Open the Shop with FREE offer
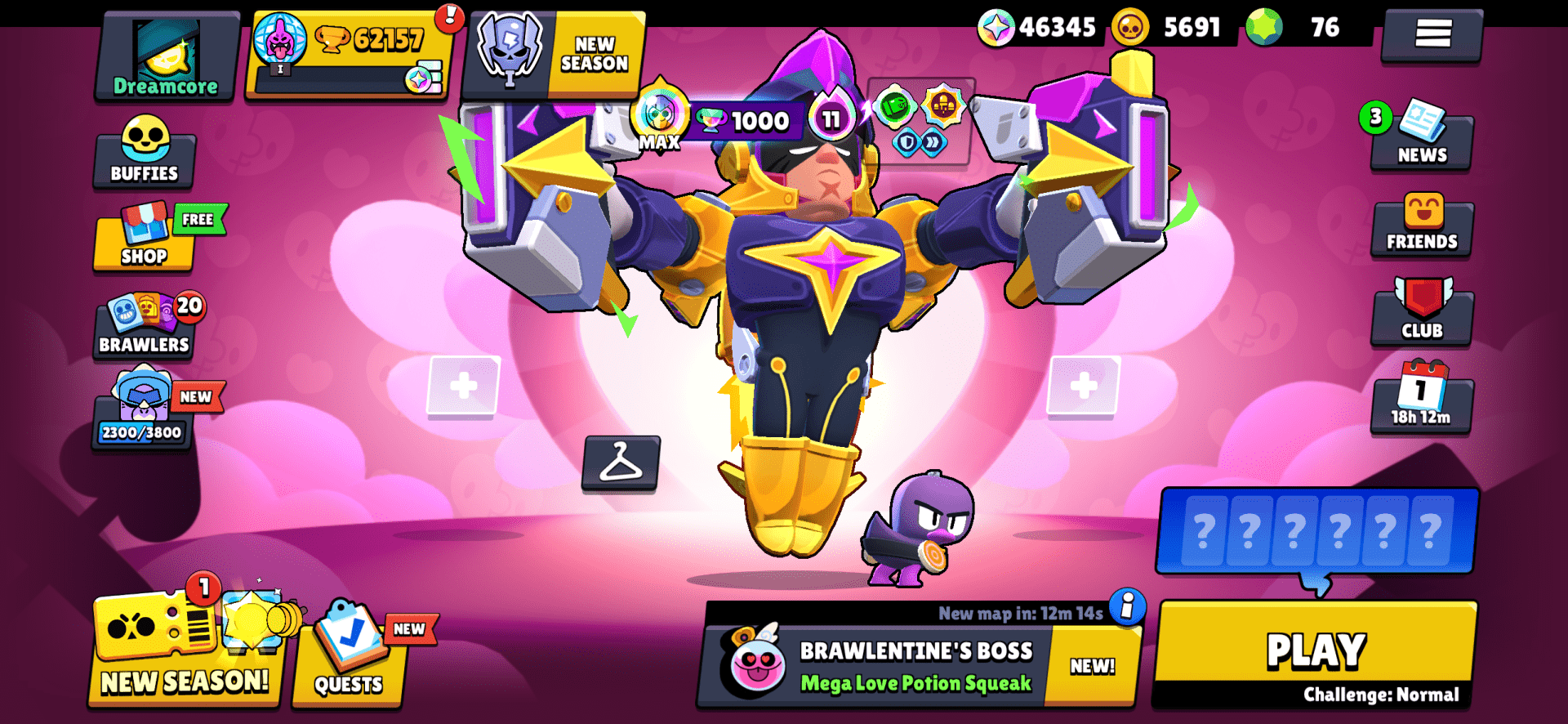Image resolution: width=1568 pixels, height=724 pixels. pyautogui.click(x=144, y=243)
